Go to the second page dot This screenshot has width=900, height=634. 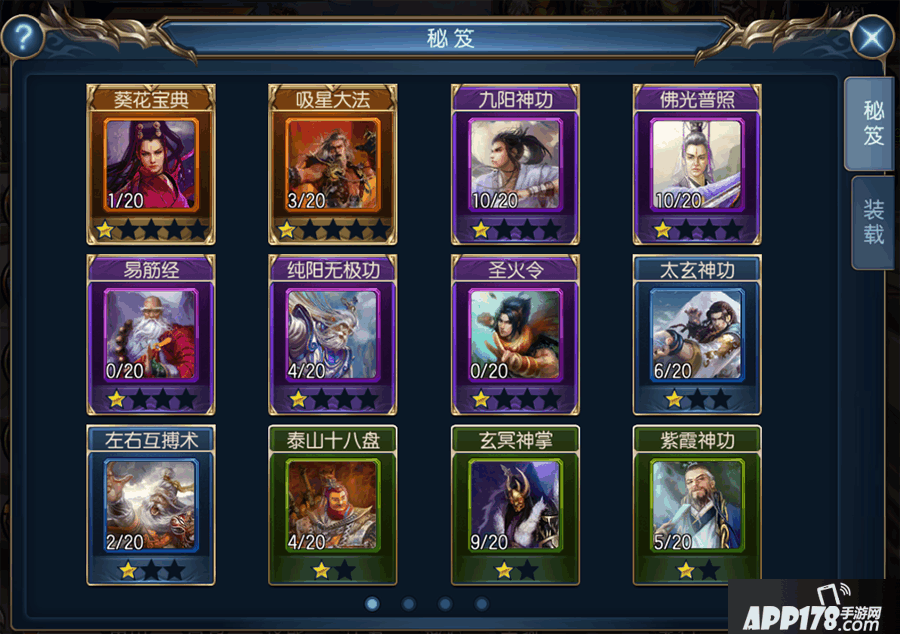[408, 604]
